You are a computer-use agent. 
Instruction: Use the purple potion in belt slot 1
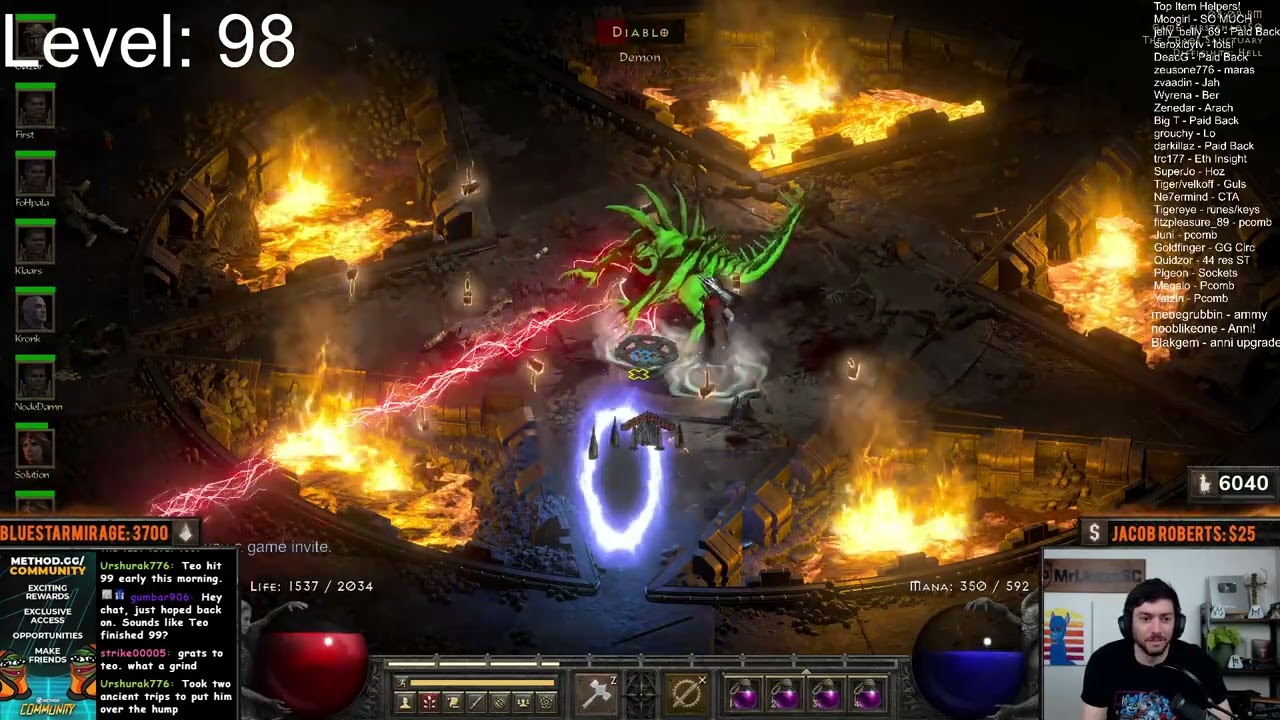click(x=743, y=694)
